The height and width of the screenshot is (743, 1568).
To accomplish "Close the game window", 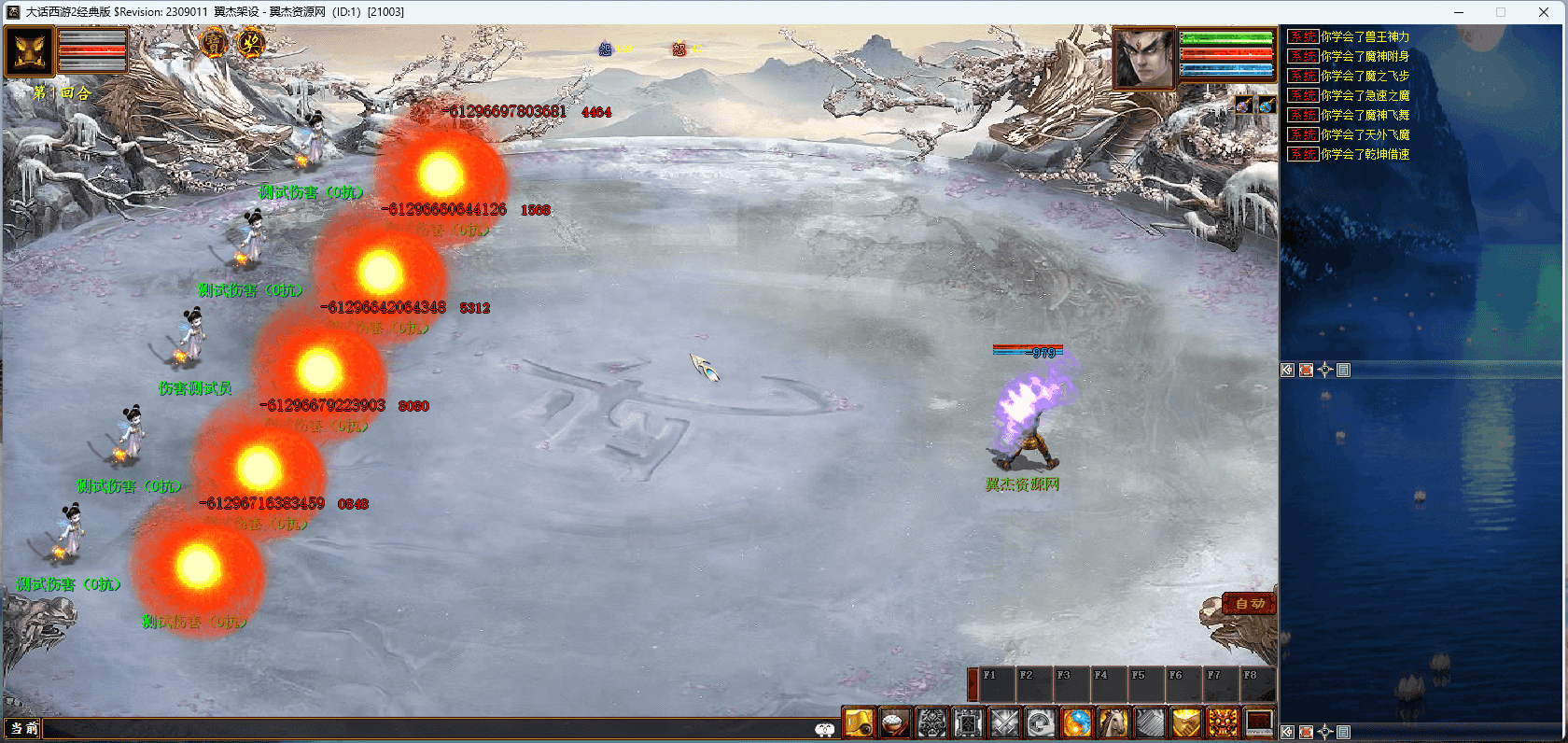I will 1544,12.
